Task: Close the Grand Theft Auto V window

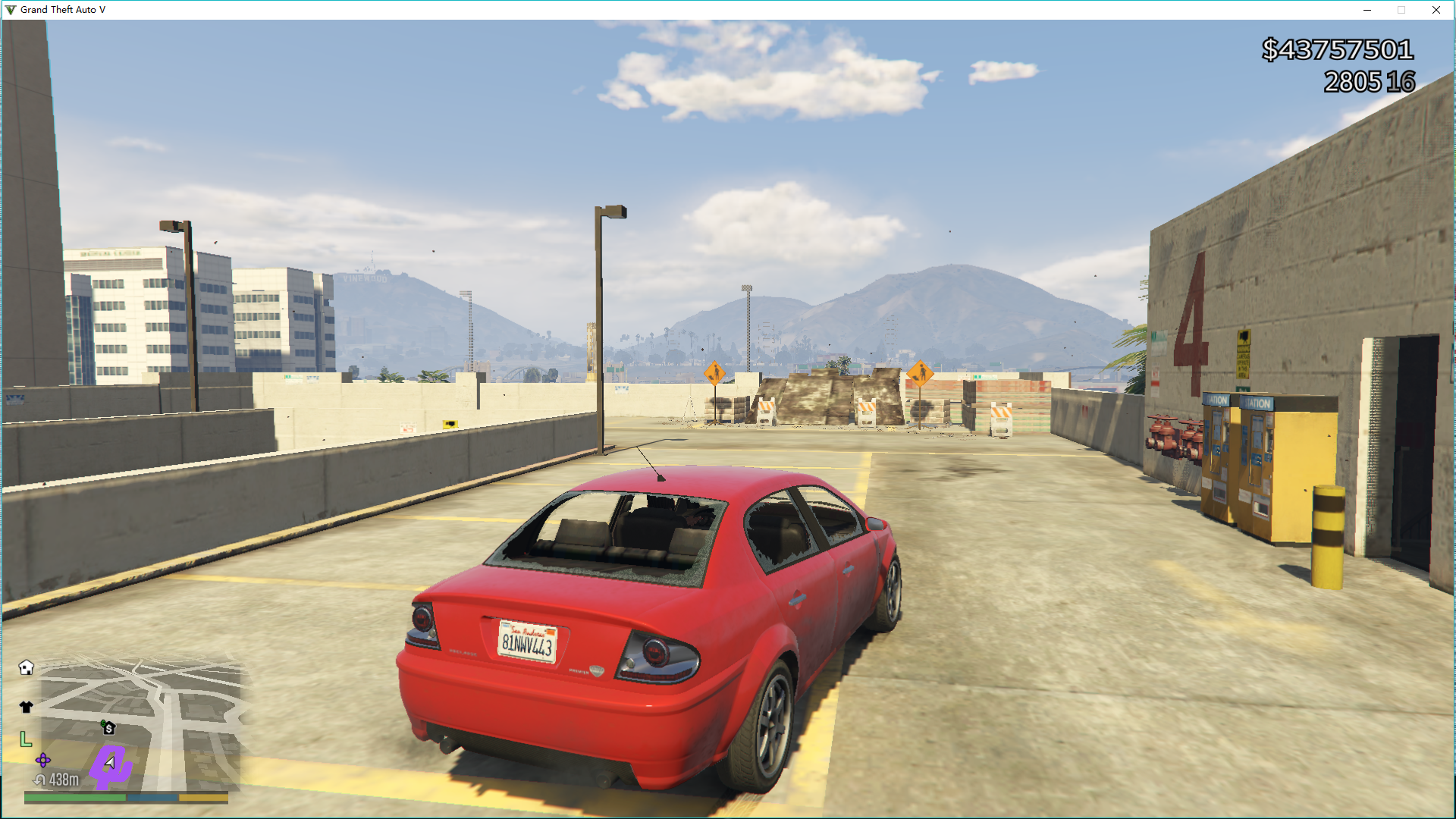Action: 1436,10
